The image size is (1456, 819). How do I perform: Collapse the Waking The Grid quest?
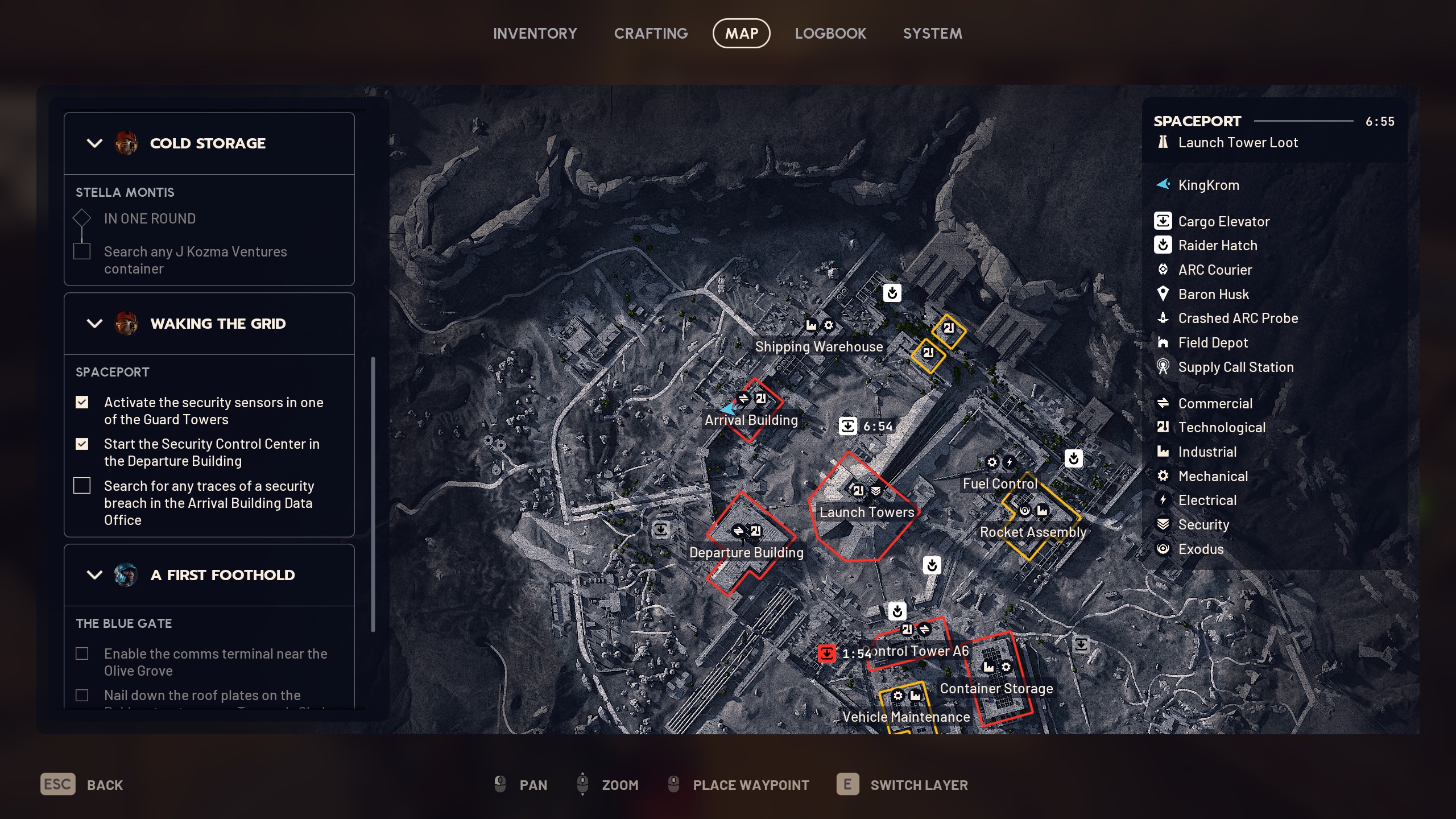click(x=94, y=324)
